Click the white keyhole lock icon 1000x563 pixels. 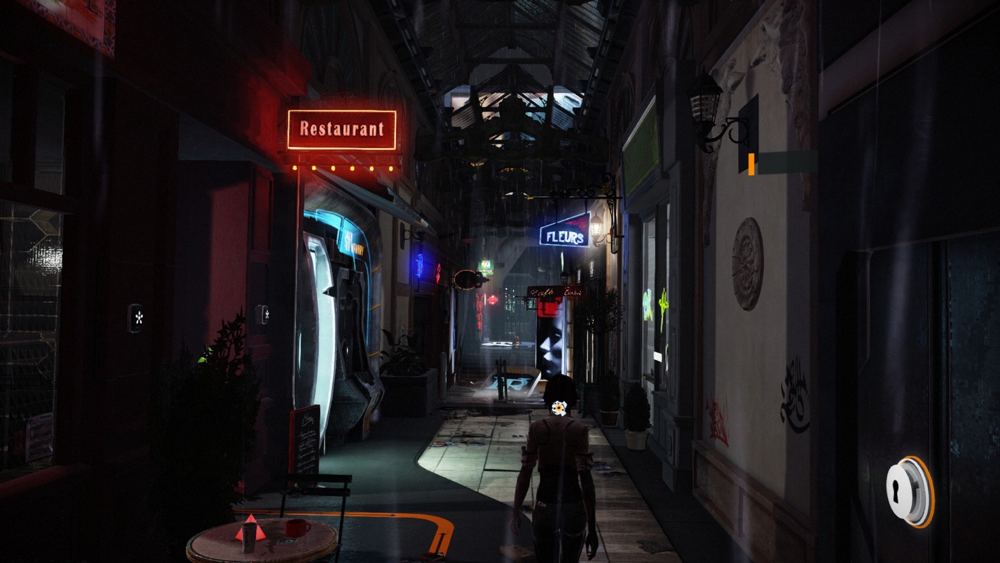(x=907, y=491)
